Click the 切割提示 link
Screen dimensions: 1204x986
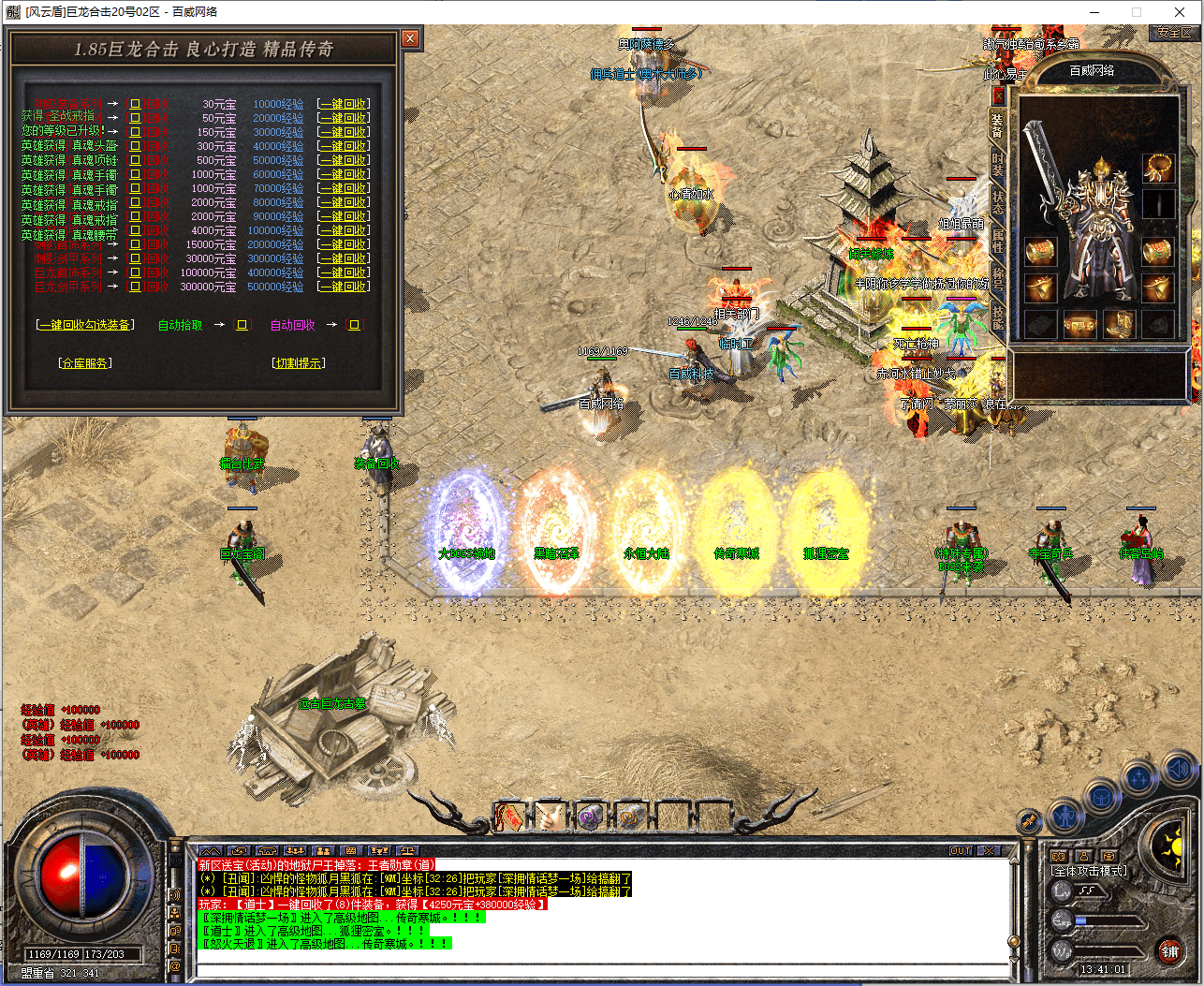click(x=299, y=363)
